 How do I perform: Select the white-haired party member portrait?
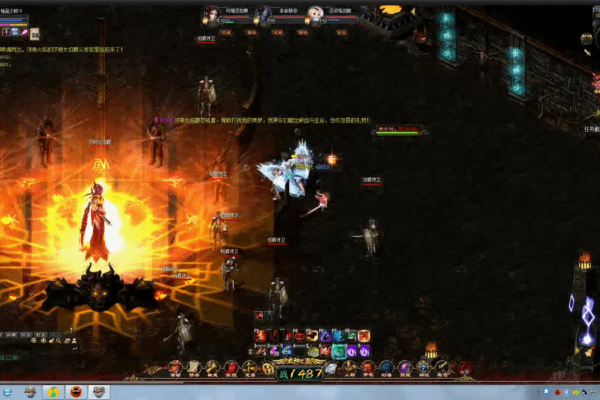point(315,14)
